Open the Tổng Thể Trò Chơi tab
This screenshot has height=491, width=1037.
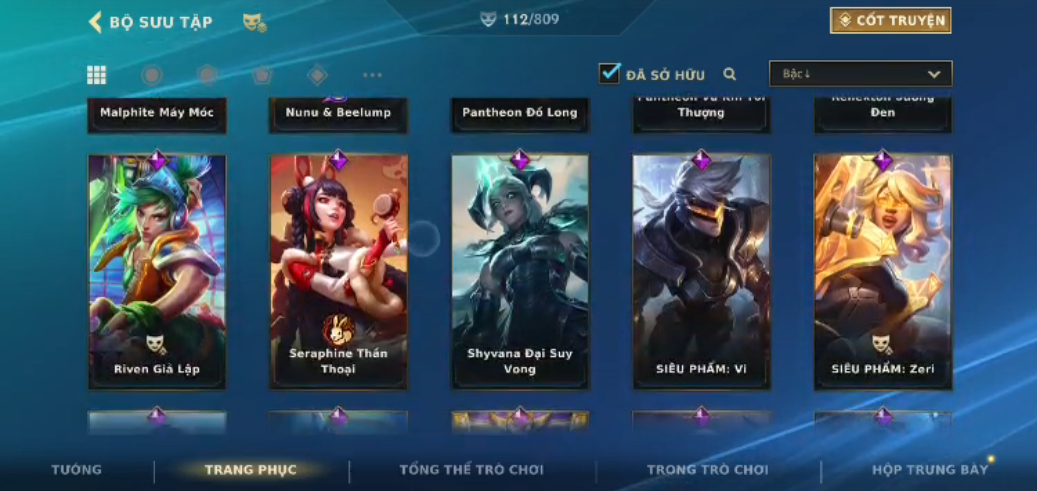[471, 470]
